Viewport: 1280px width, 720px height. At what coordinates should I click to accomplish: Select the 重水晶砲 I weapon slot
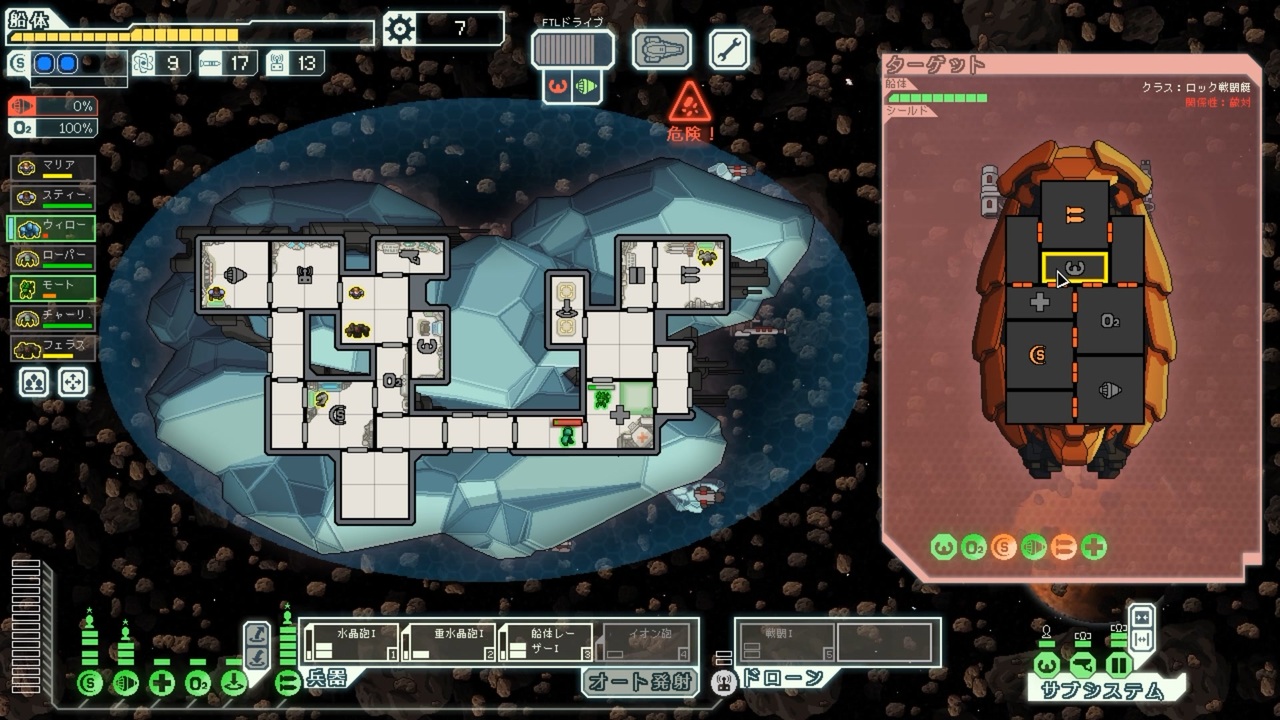pyautogui.click(x=448, y=642)
